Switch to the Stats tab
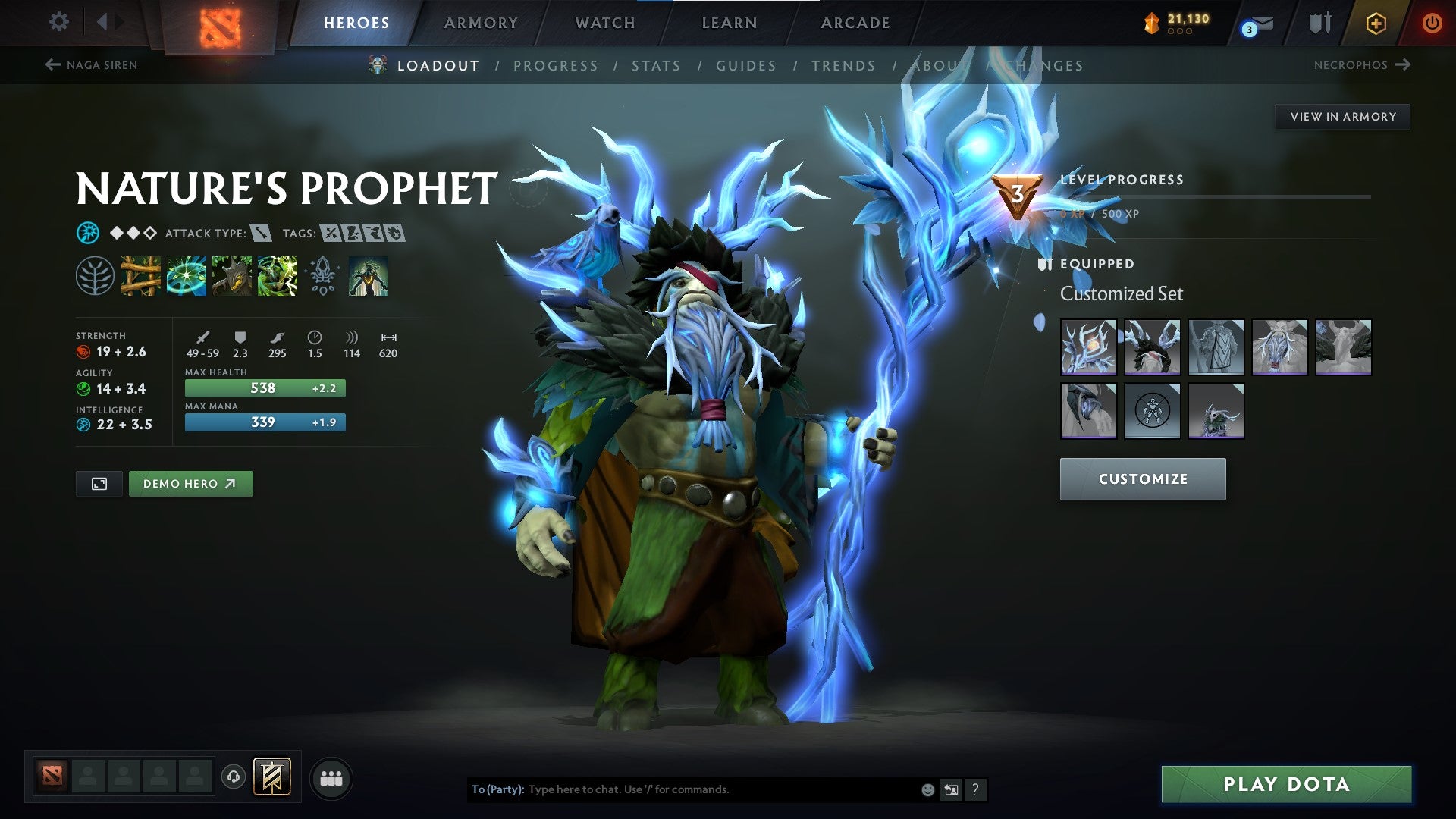Screen dimensions: 1456x819 coord(657,65)
